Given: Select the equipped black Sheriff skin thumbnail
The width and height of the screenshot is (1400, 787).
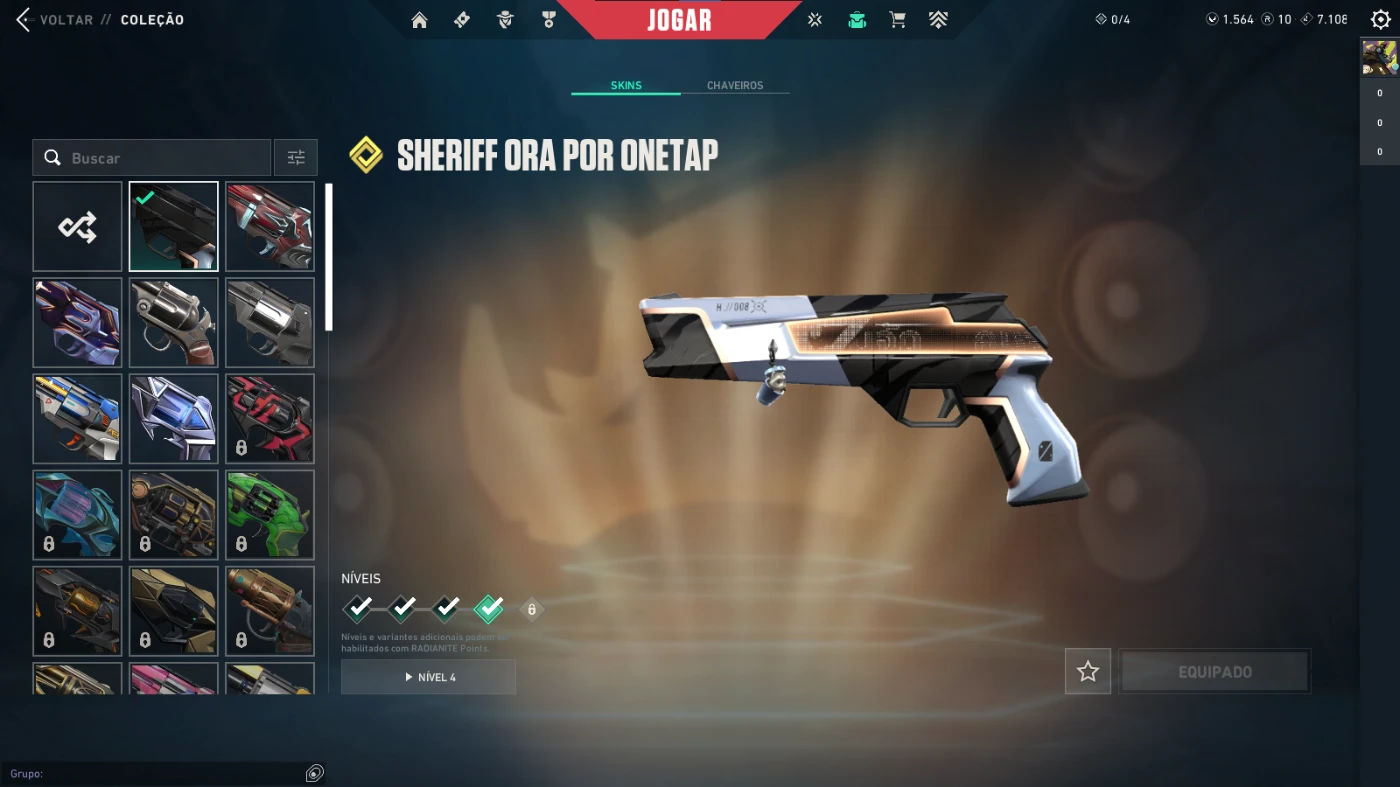Looking at the screenshot, I should (x=174, y=227).
